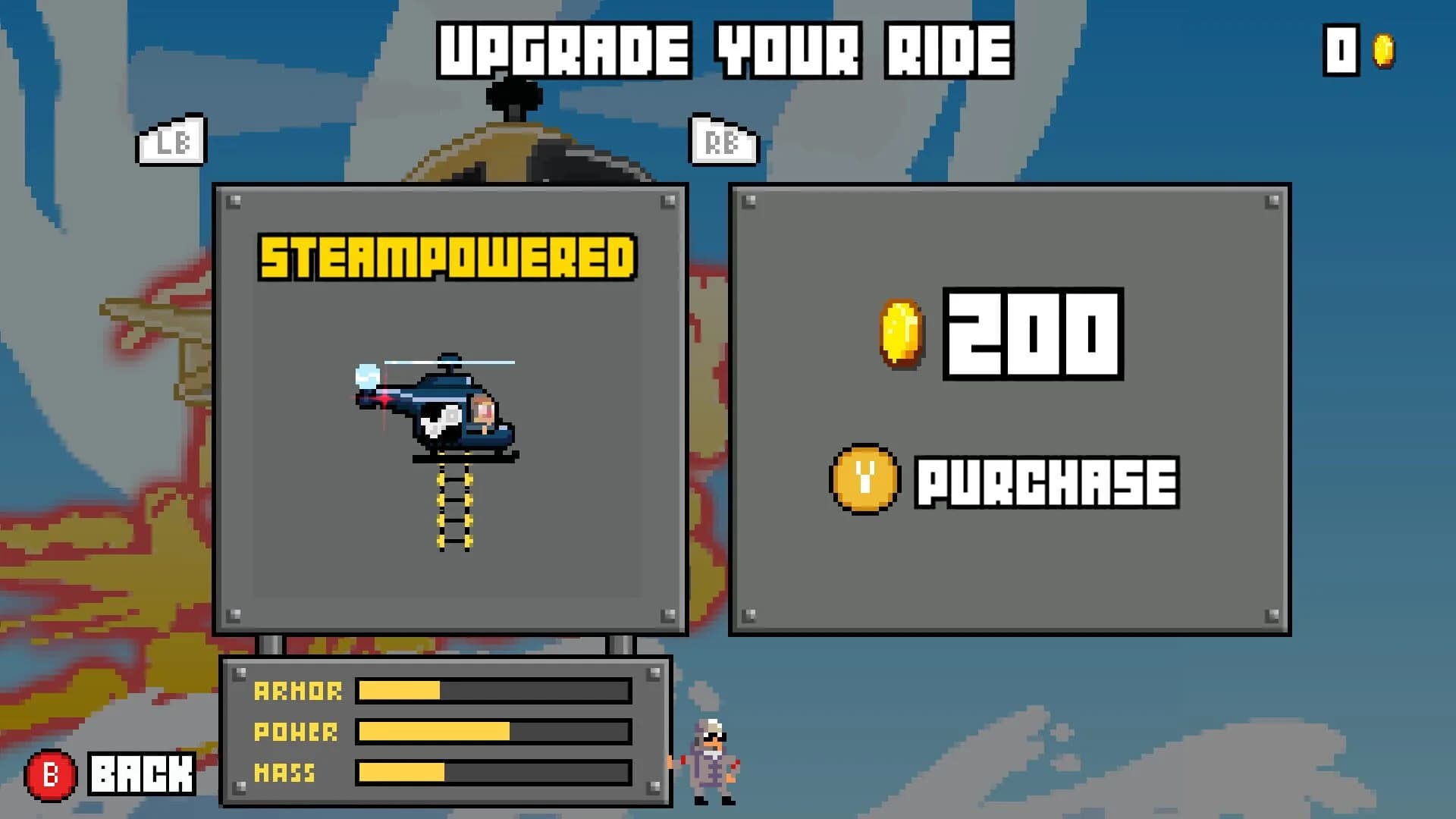Viewport: 1456px width, 819px height.
Task: Click the STEAMPOWERED title banner
Action: pos(446,258)
